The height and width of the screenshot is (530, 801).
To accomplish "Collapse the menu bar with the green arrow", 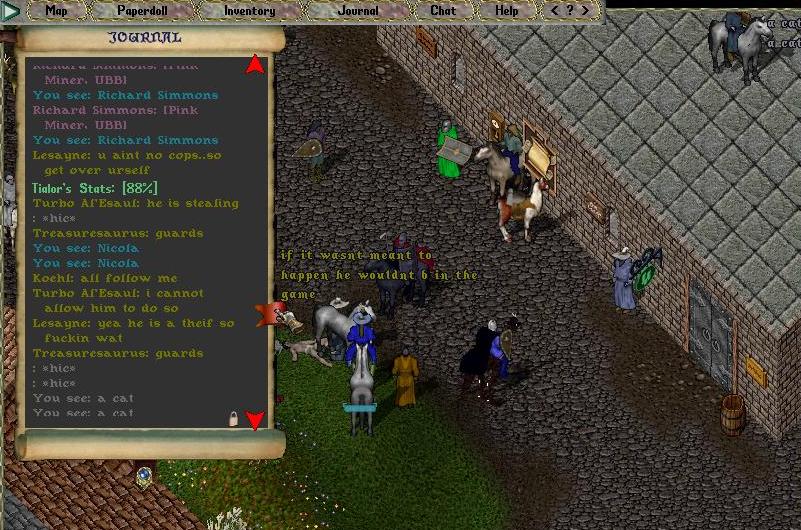I will [x=11, y=12].
